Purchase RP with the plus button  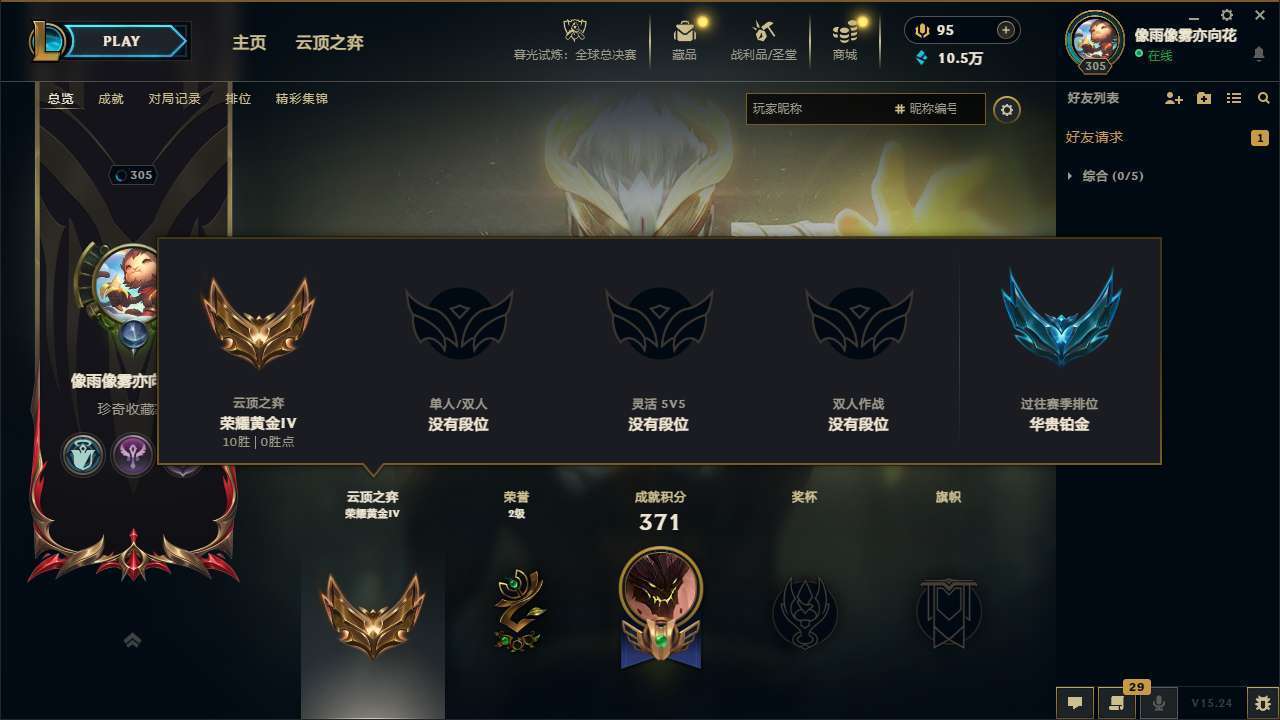coord(1003,30)
